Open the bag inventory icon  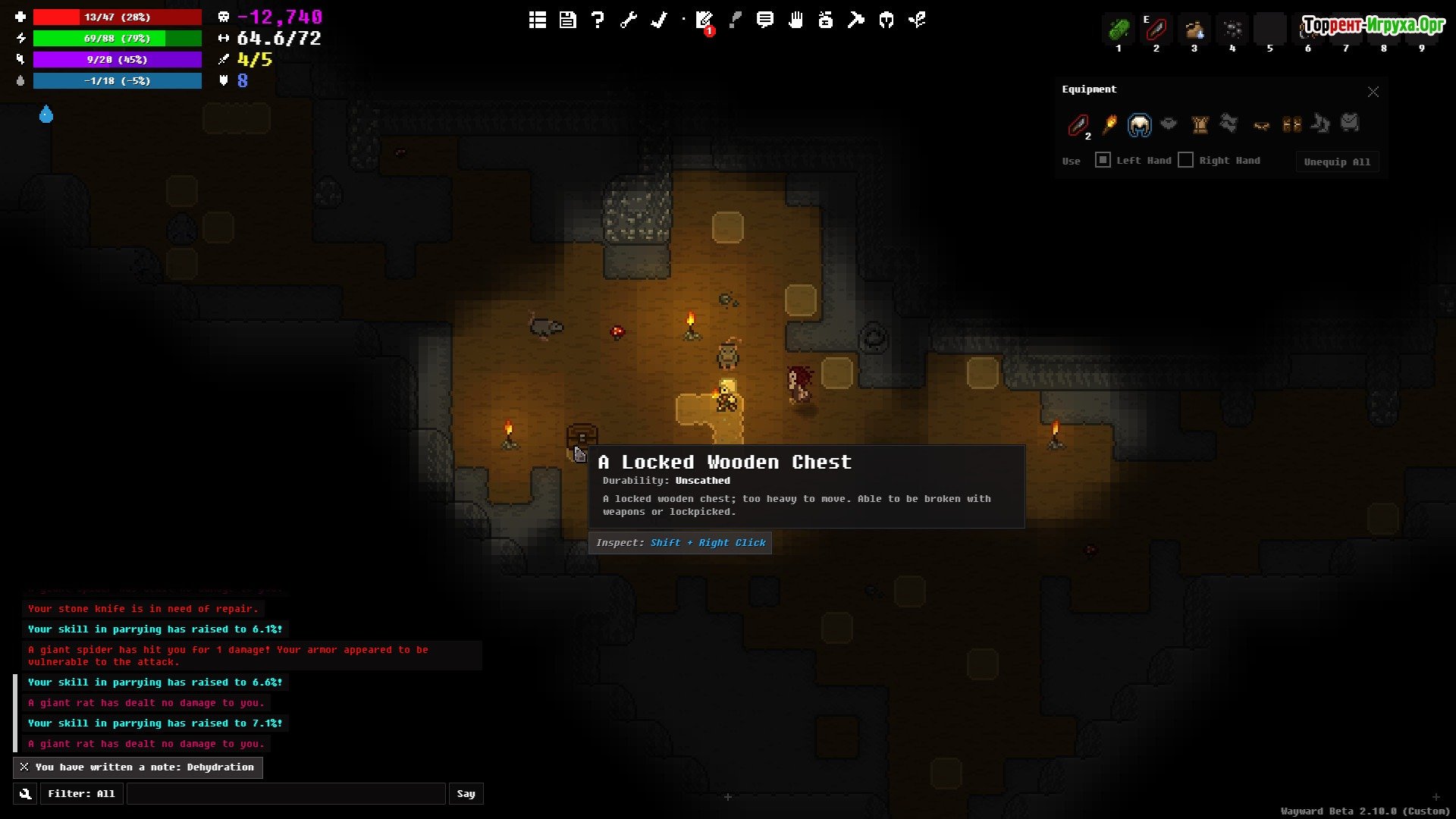[826, 20]
